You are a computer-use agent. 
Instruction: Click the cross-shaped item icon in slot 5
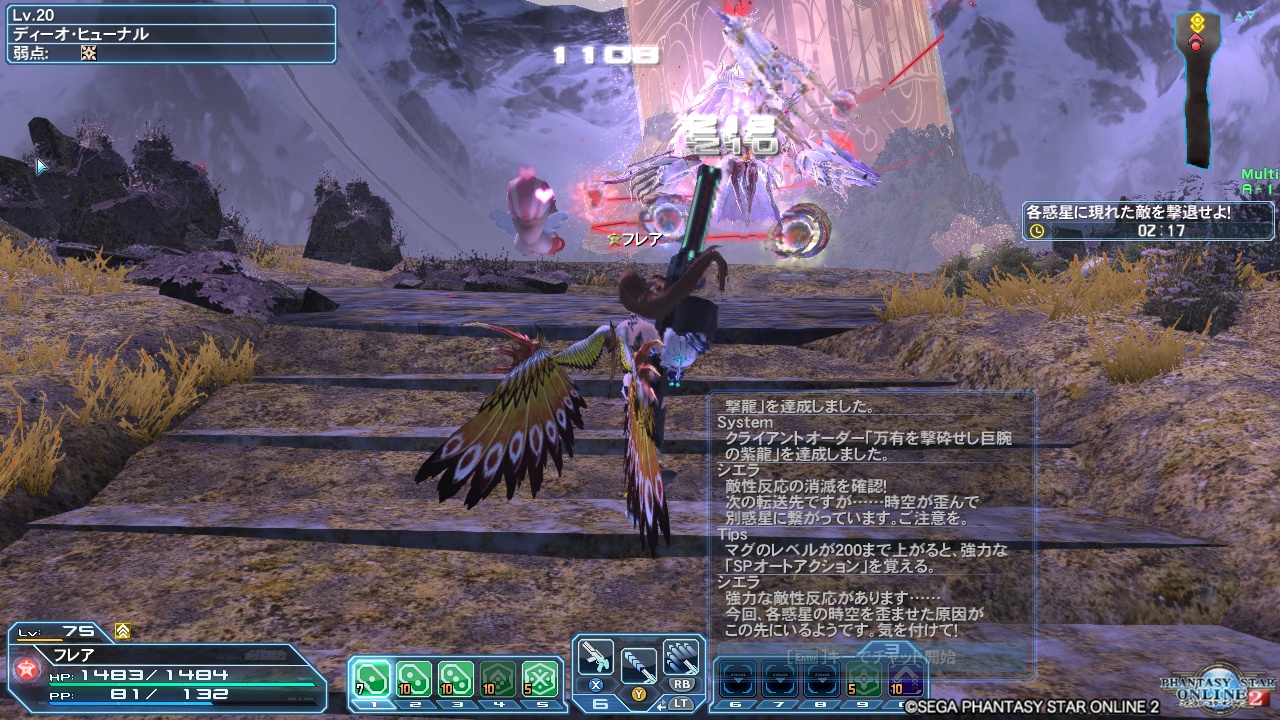coord(538,678)
